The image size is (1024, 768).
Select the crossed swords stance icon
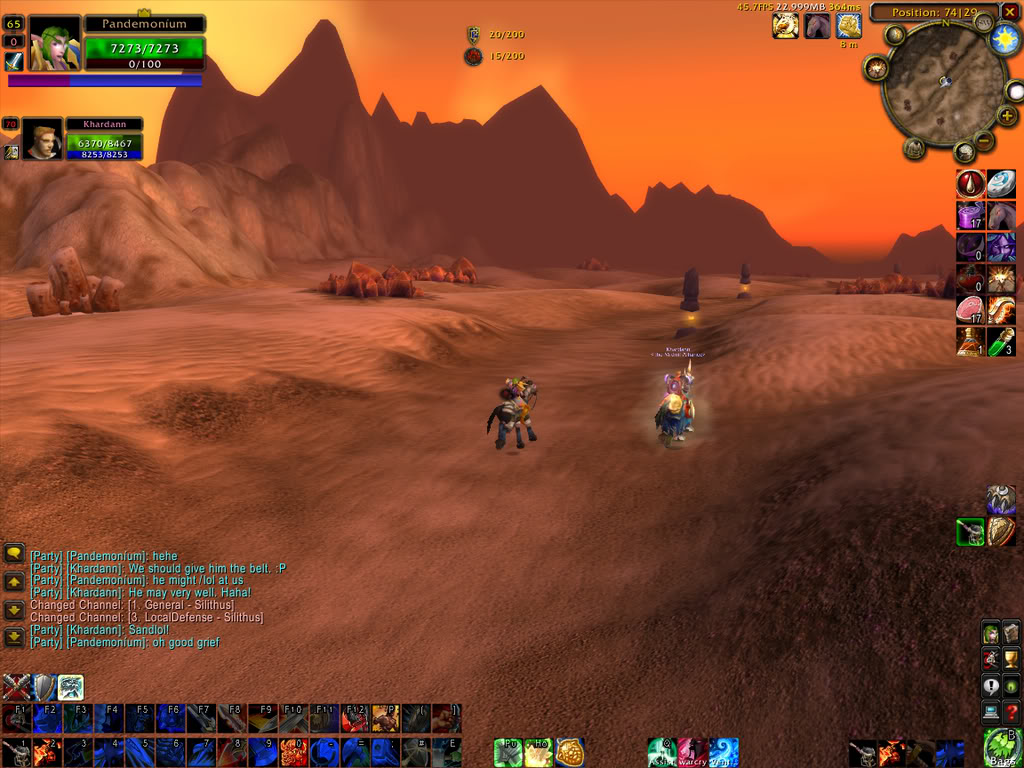point(16,687)
